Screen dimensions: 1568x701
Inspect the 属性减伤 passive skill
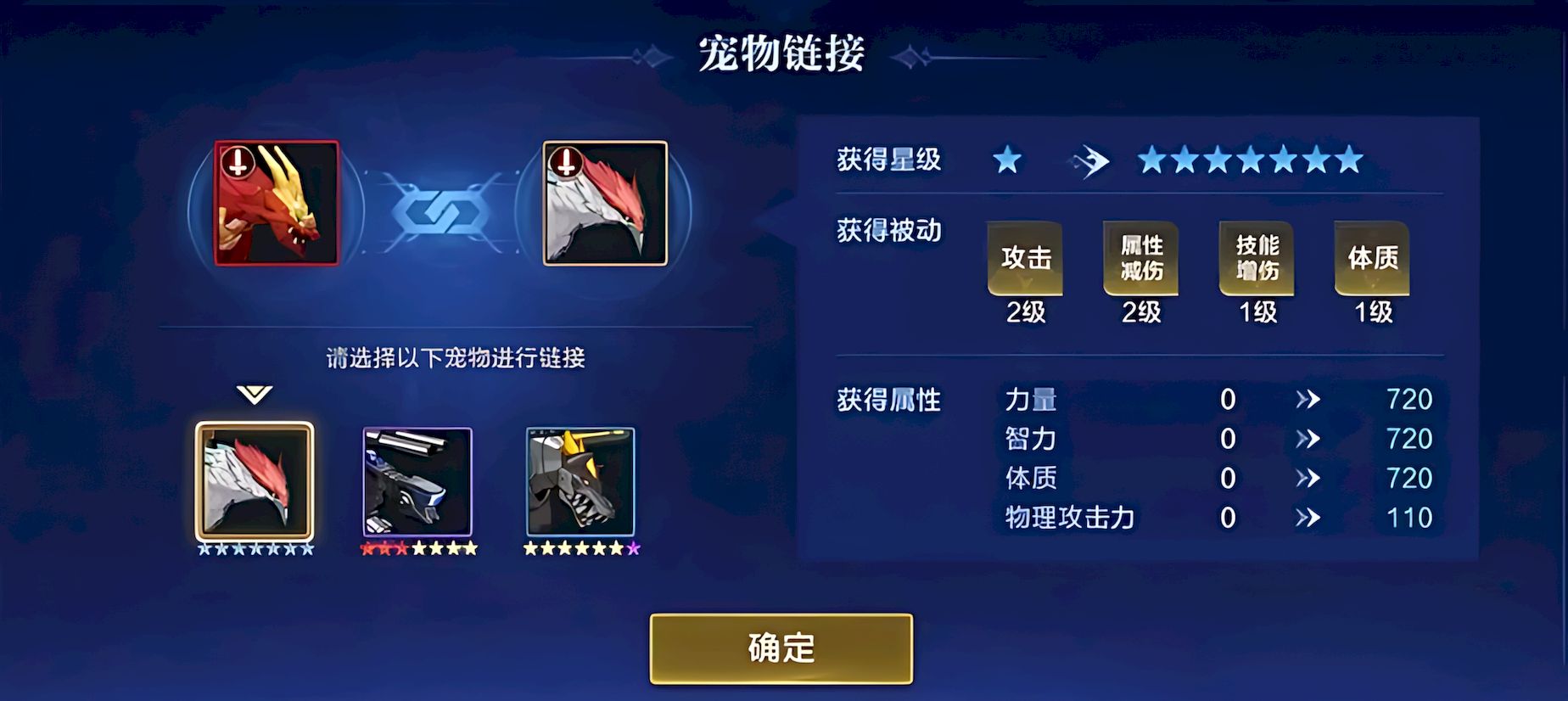point(1140,259)
